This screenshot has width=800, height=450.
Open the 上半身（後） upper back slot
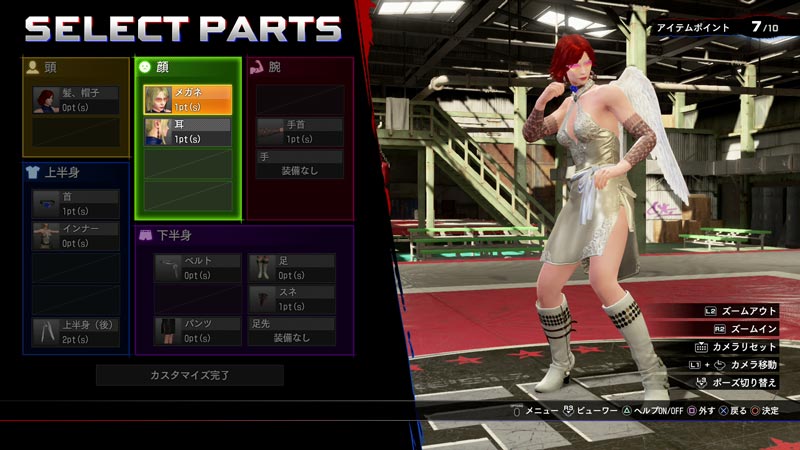coord(75,332)
